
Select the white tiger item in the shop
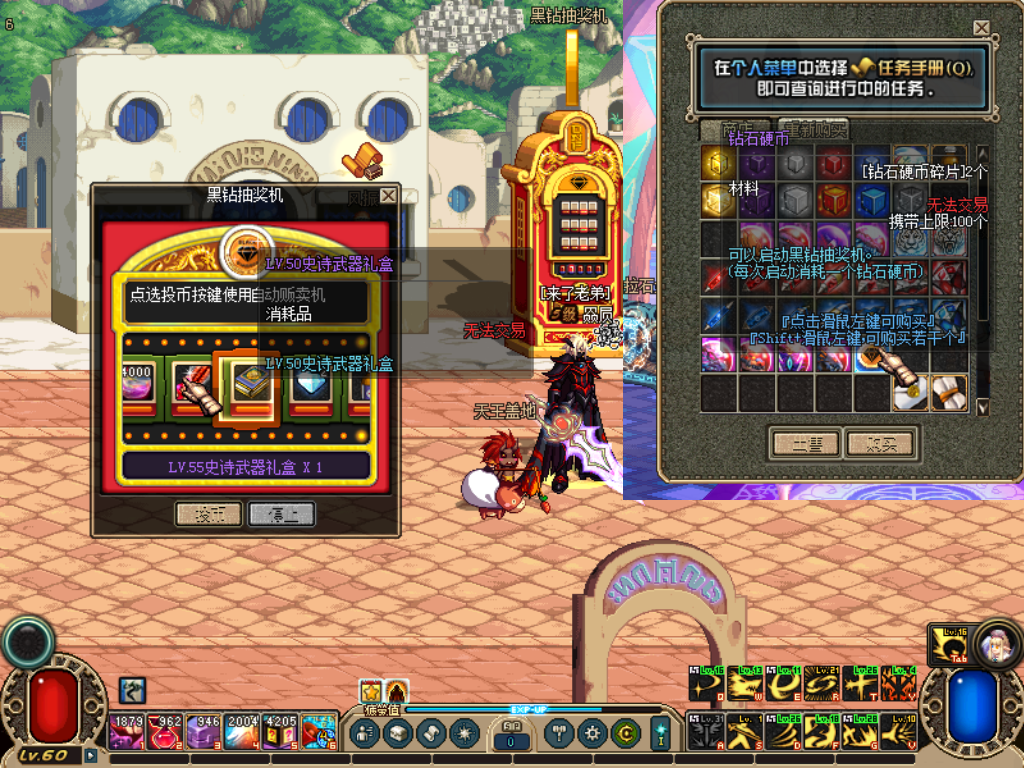pos(909,240)
